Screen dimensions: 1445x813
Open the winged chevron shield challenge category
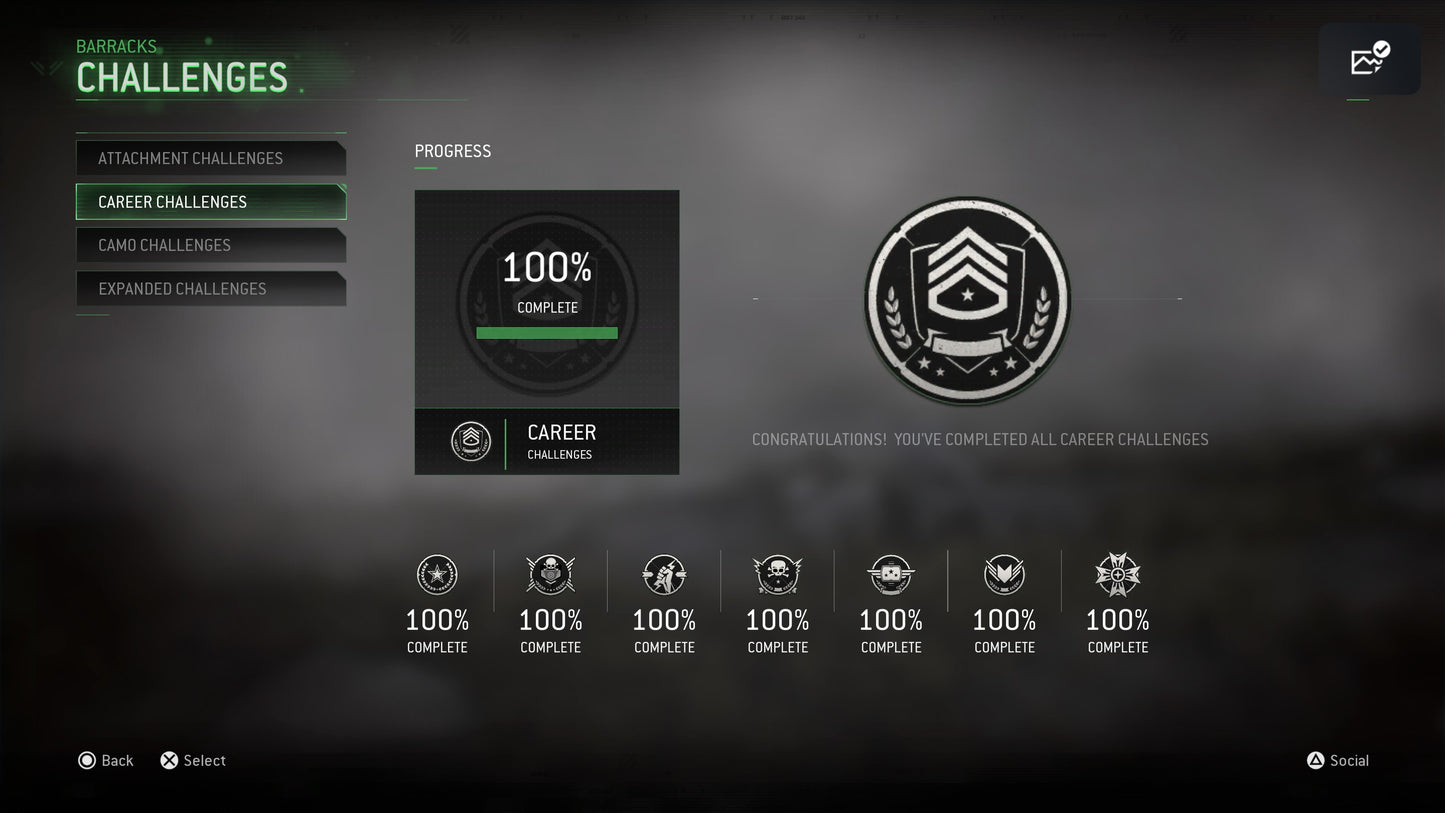click(1004, 575)
